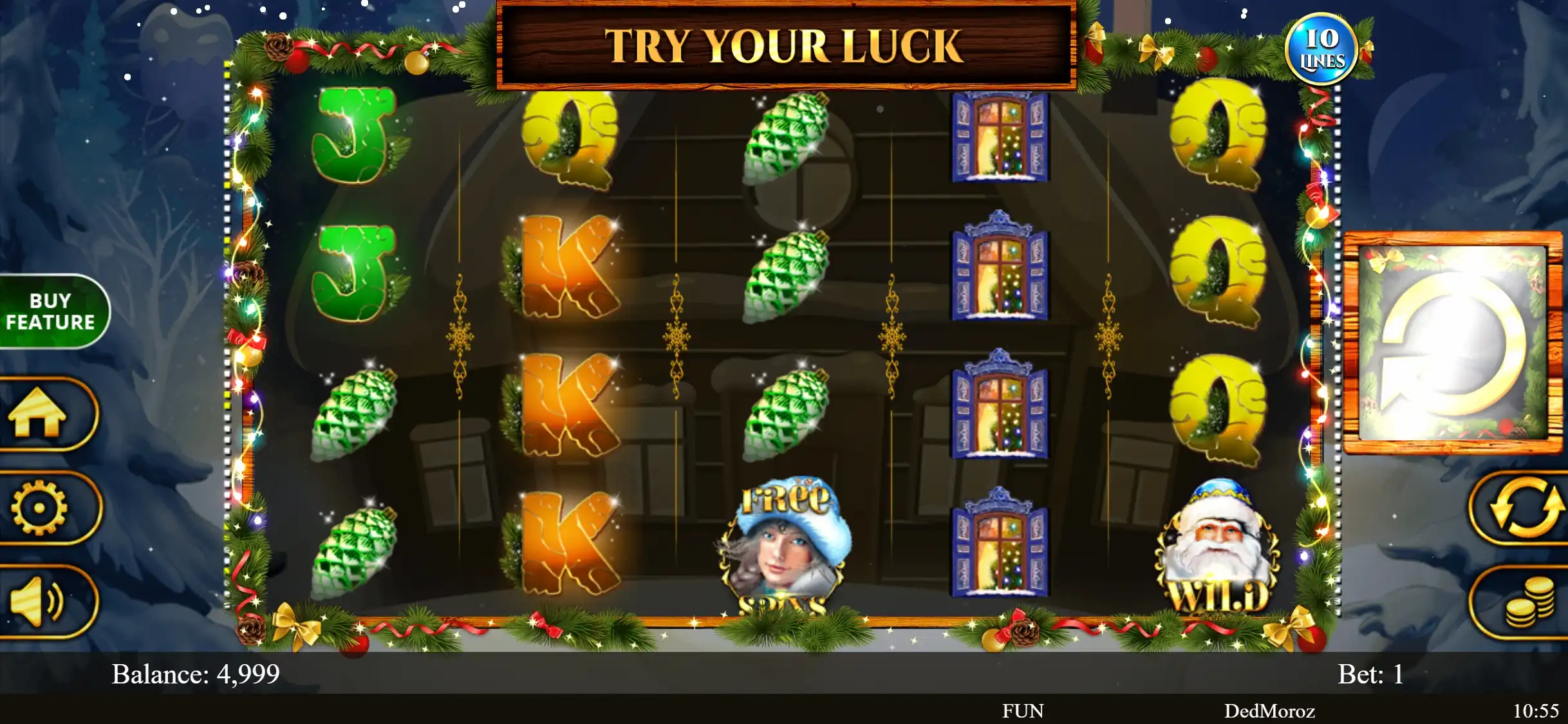Go to the home screen

coord(40,413)
